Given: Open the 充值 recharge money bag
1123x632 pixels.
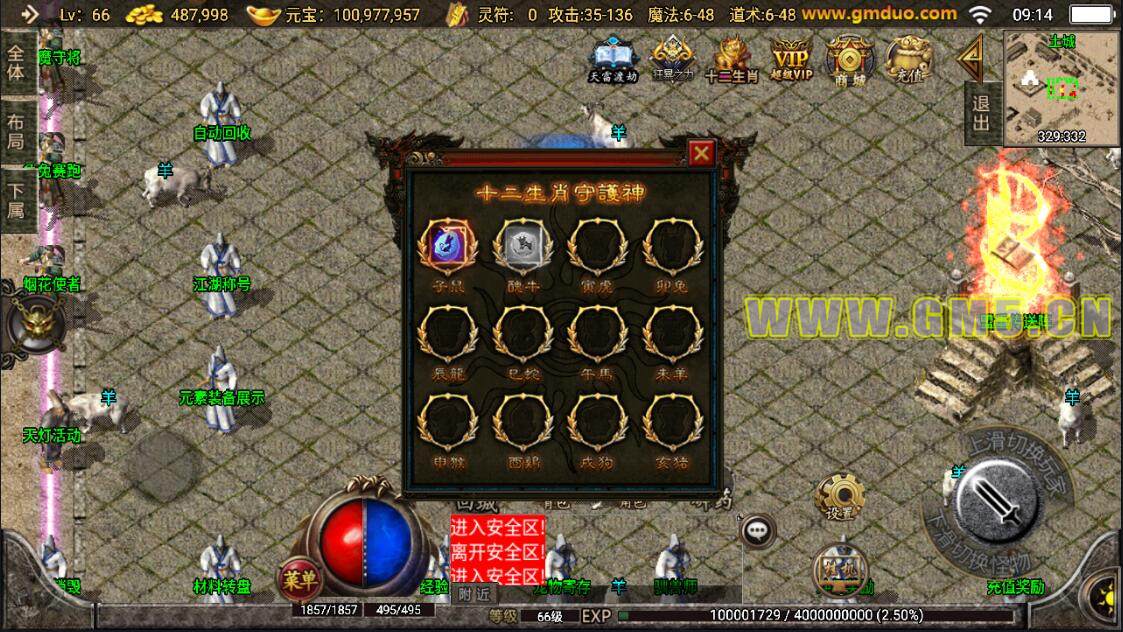Looking at the screenshot, I should point(908,60).
